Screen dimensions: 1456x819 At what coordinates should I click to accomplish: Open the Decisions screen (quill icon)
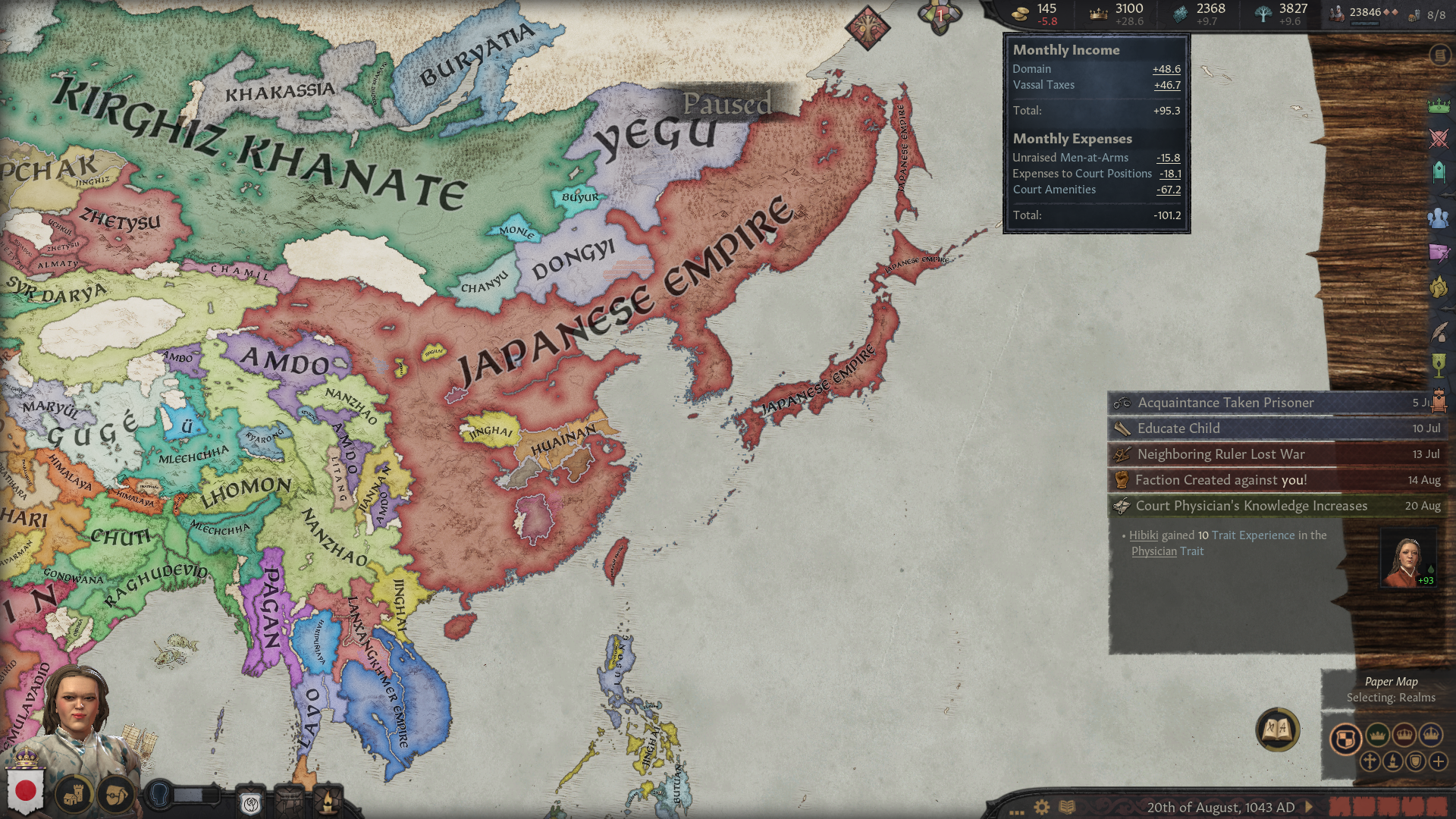(x=1439, y=331)
